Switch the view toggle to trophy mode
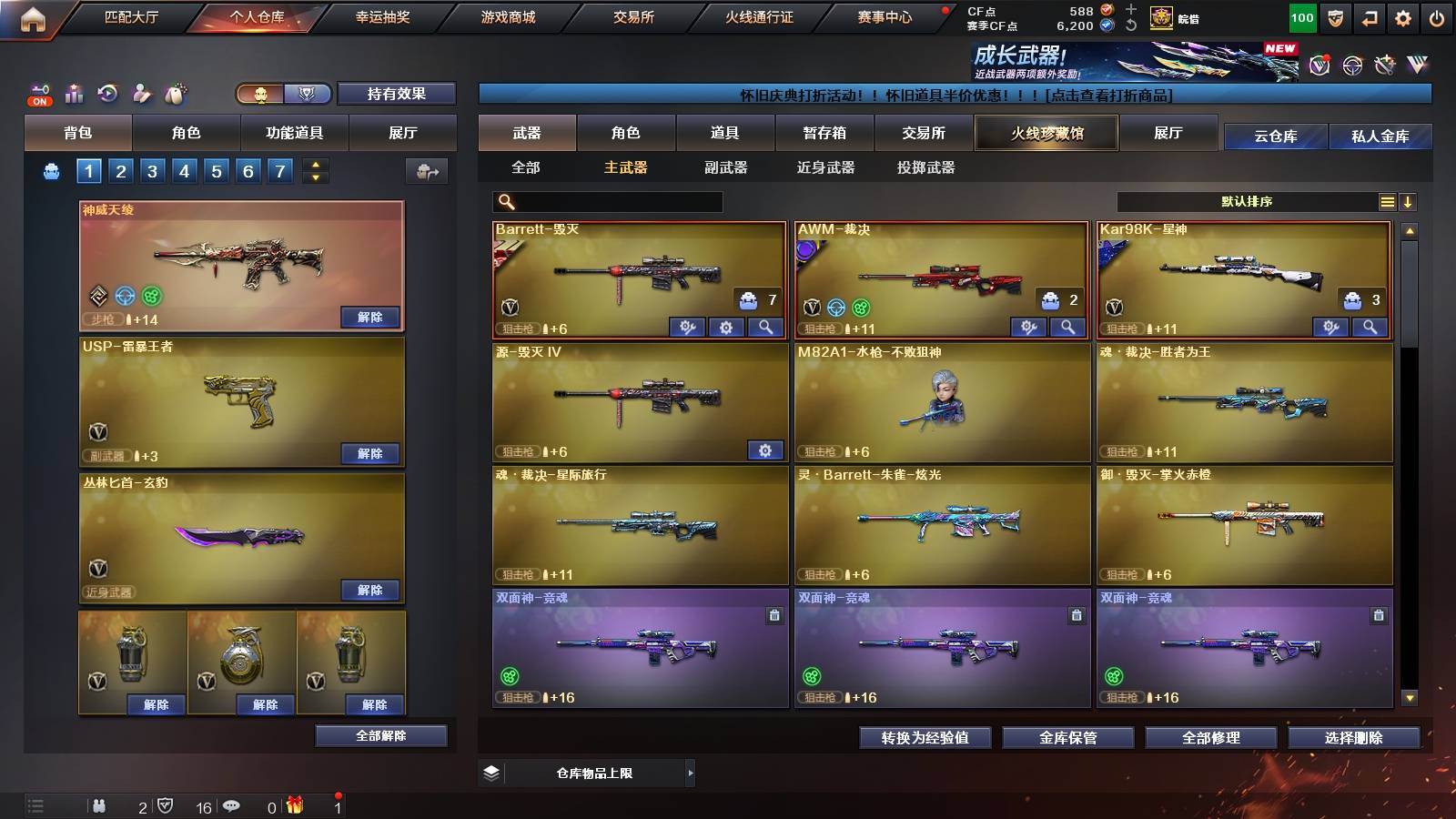 pos(308,94)
